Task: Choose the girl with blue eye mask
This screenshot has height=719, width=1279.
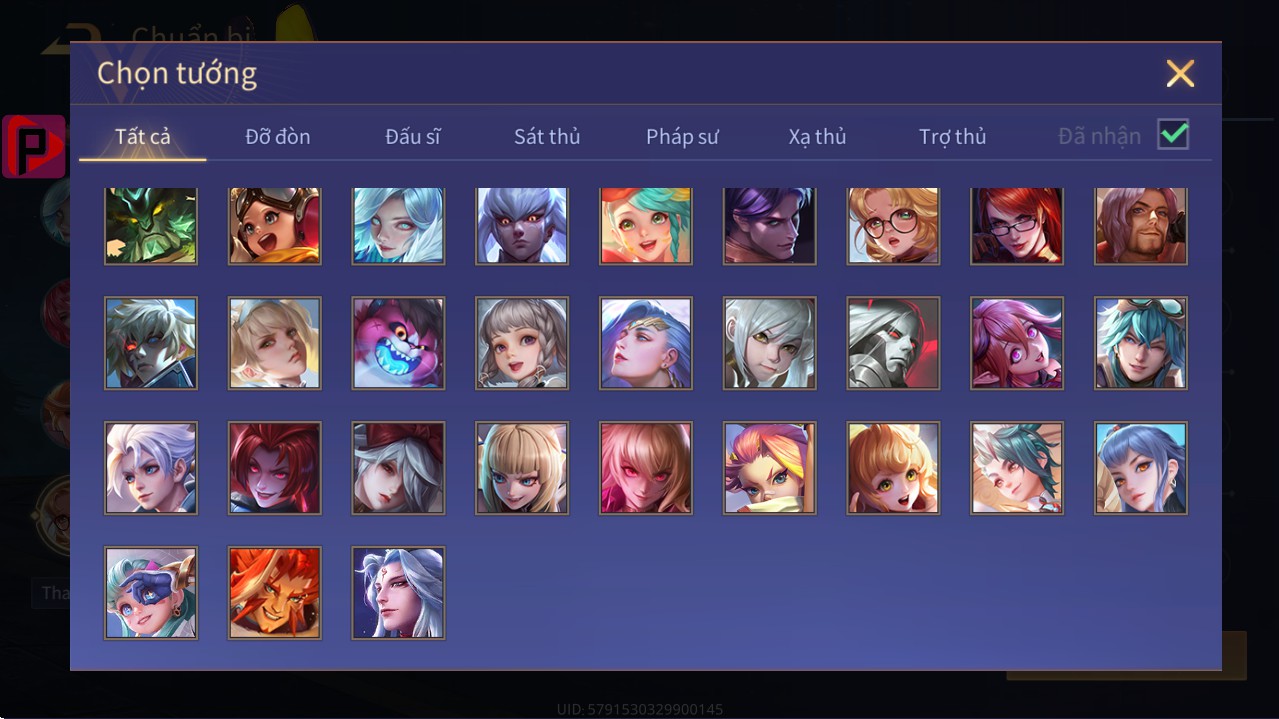Action: tap(151, 592)
